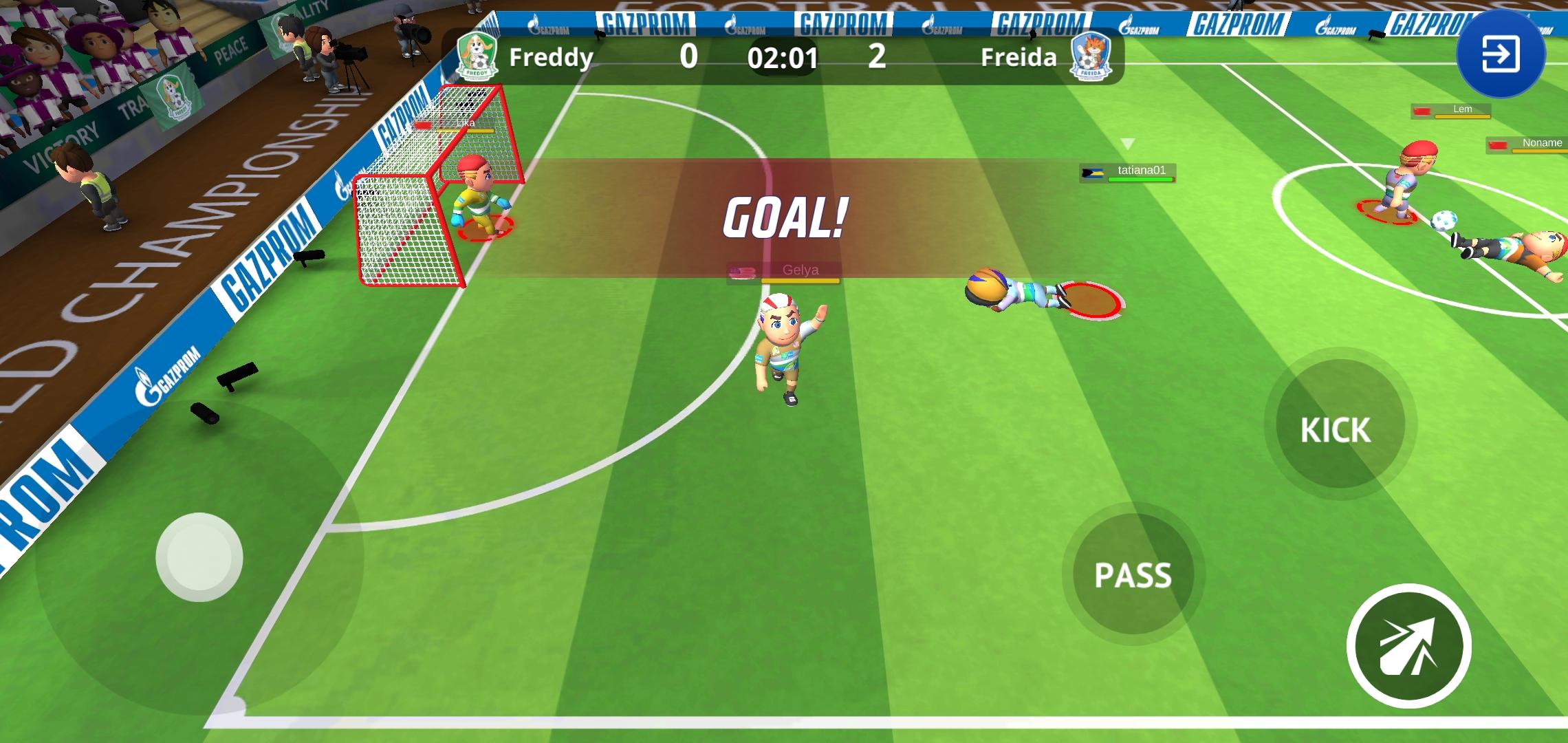Touch the virtual joystick knob
Image resolution: width=1568 pixels, height=743 pixels.
point(199,557)
